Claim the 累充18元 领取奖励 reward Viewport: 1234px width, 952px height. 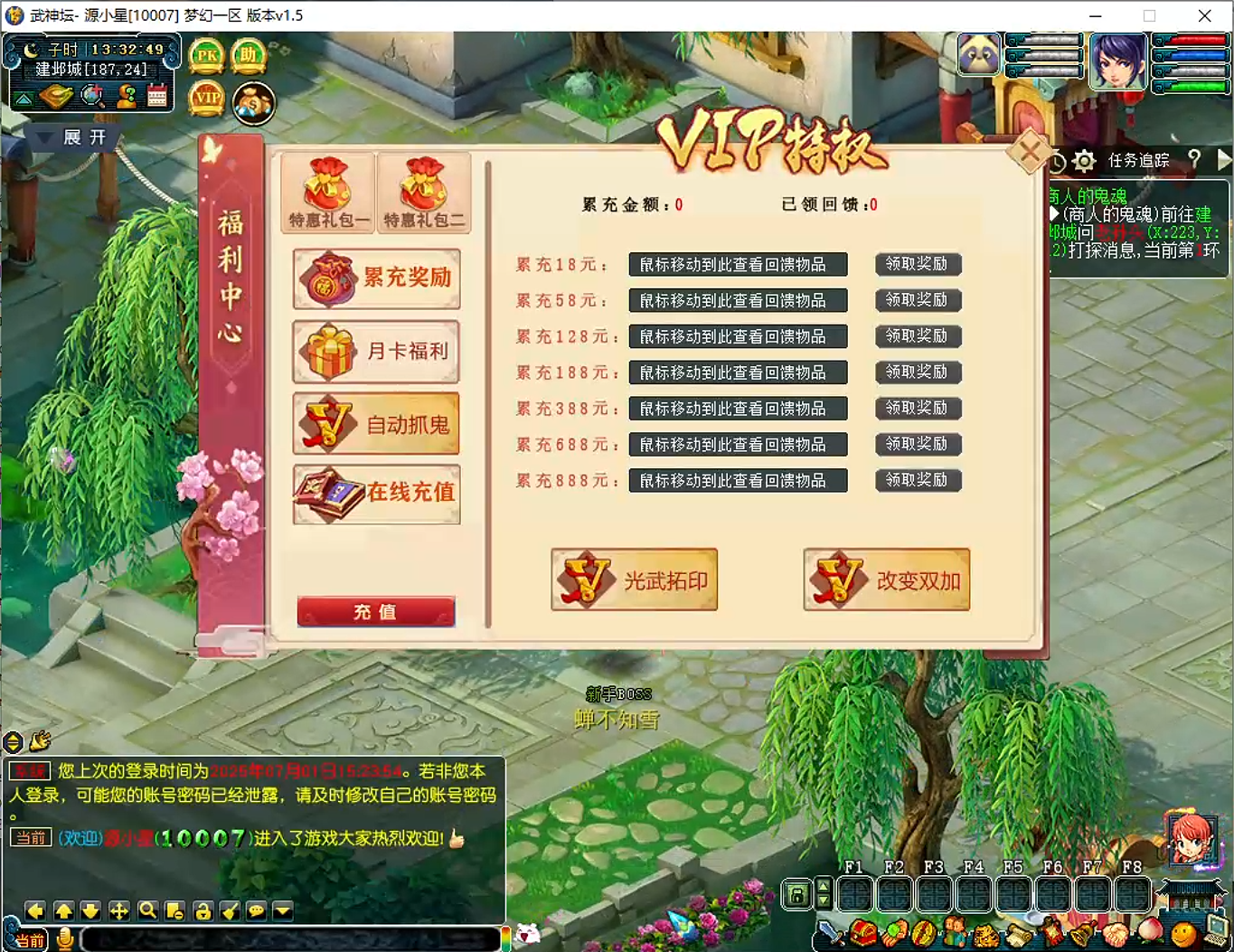(x=918, y=264)
